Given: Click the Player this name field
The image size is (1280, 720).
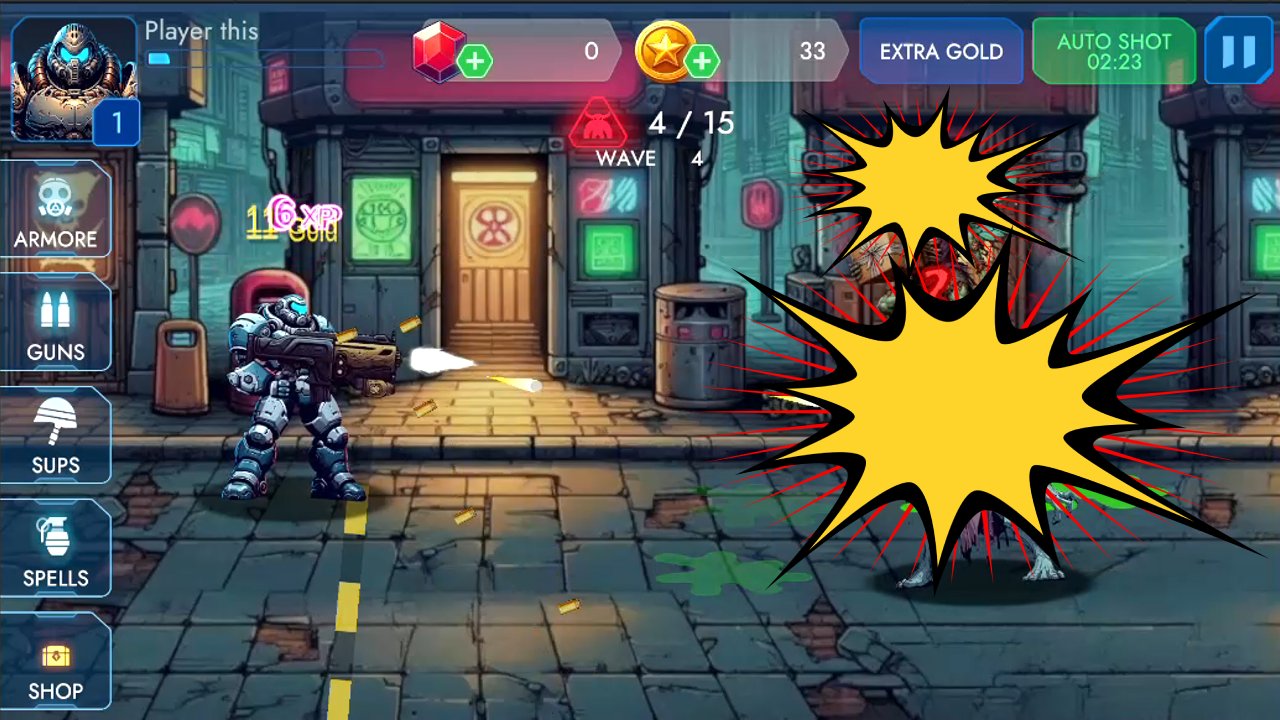Looking at the screenshot, I should click(201, 30).
